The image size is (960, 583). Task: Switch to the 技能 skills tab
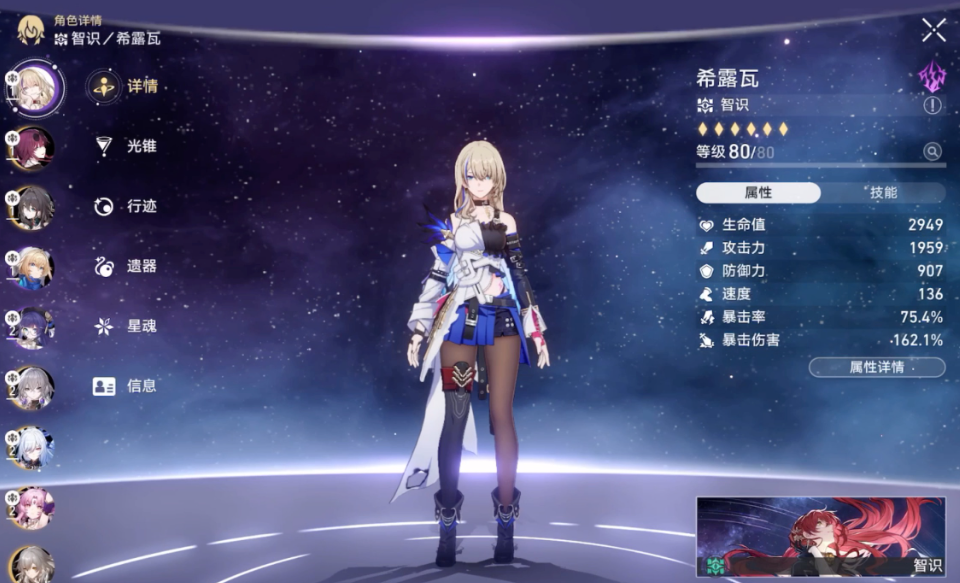[x=883, y=193]
